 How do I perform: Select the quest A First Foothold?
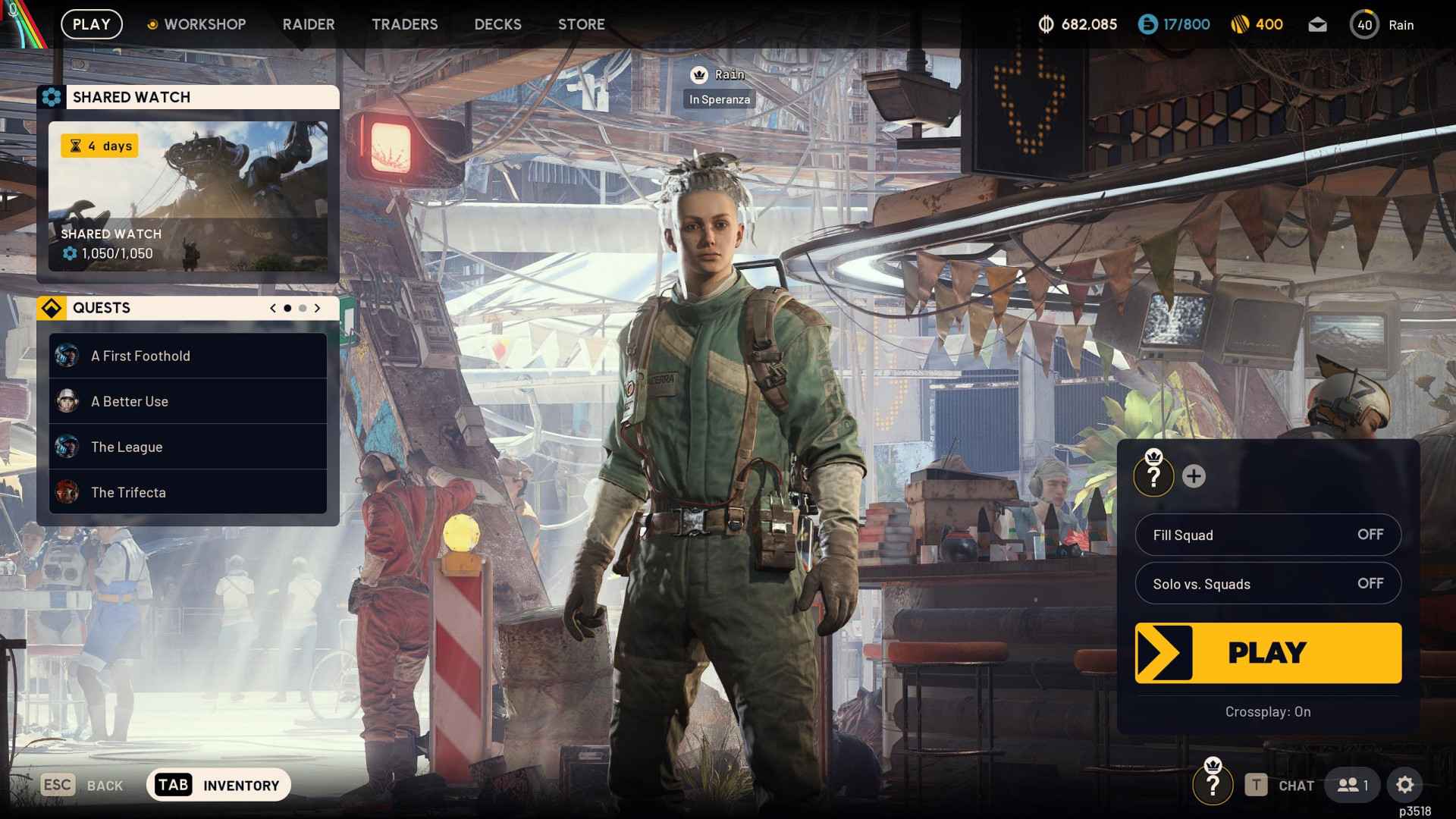pos(140,356)
